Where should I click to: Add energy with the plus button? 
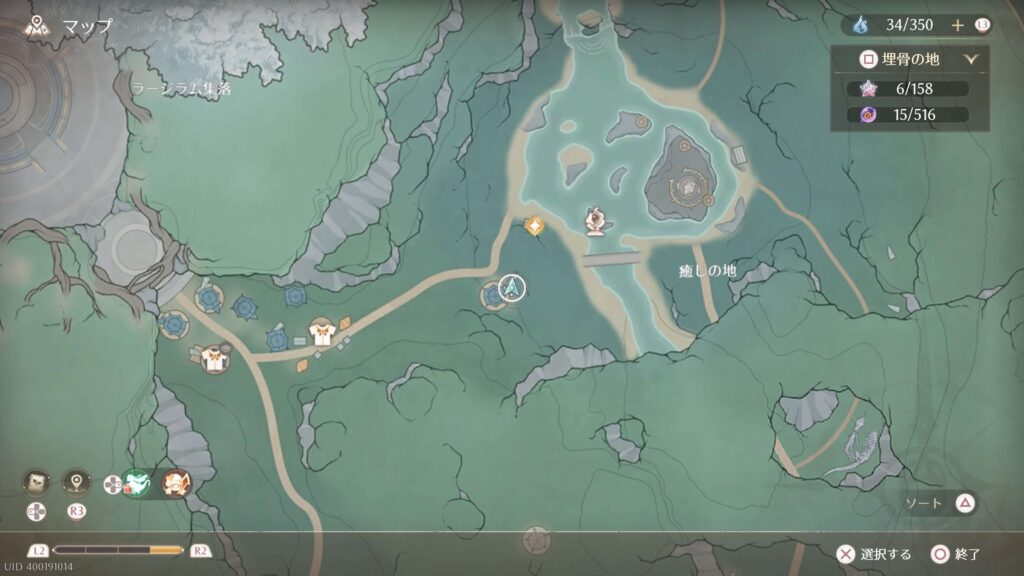click(957, 25)
